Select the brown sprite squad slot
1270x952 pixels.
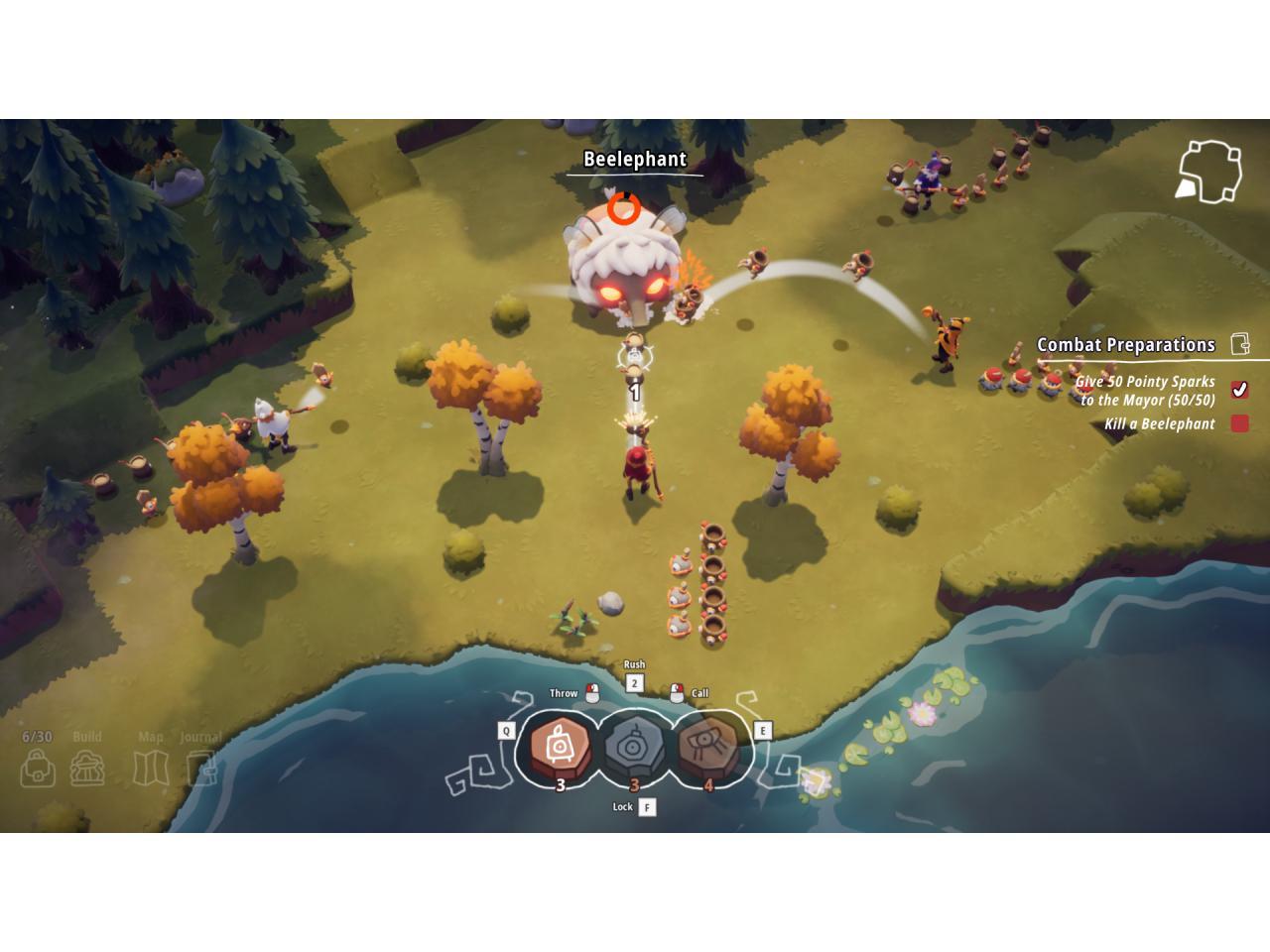coord(708,746)
